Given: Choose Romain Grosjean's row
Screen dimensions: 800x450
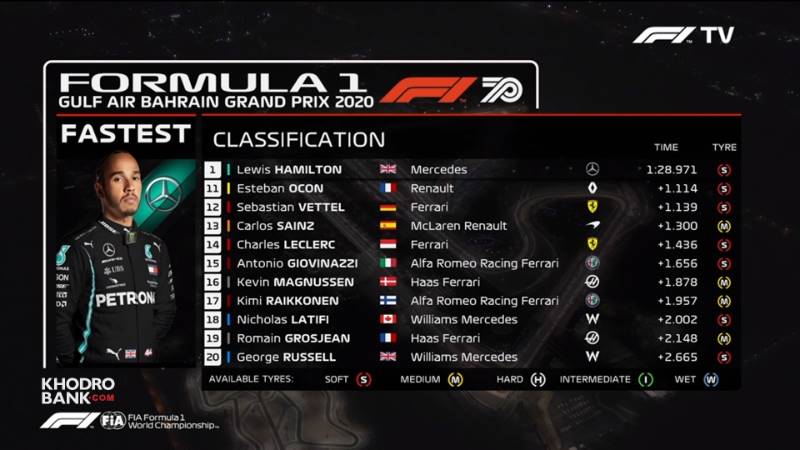Looking at the screenshot, I should coord(470,338).
